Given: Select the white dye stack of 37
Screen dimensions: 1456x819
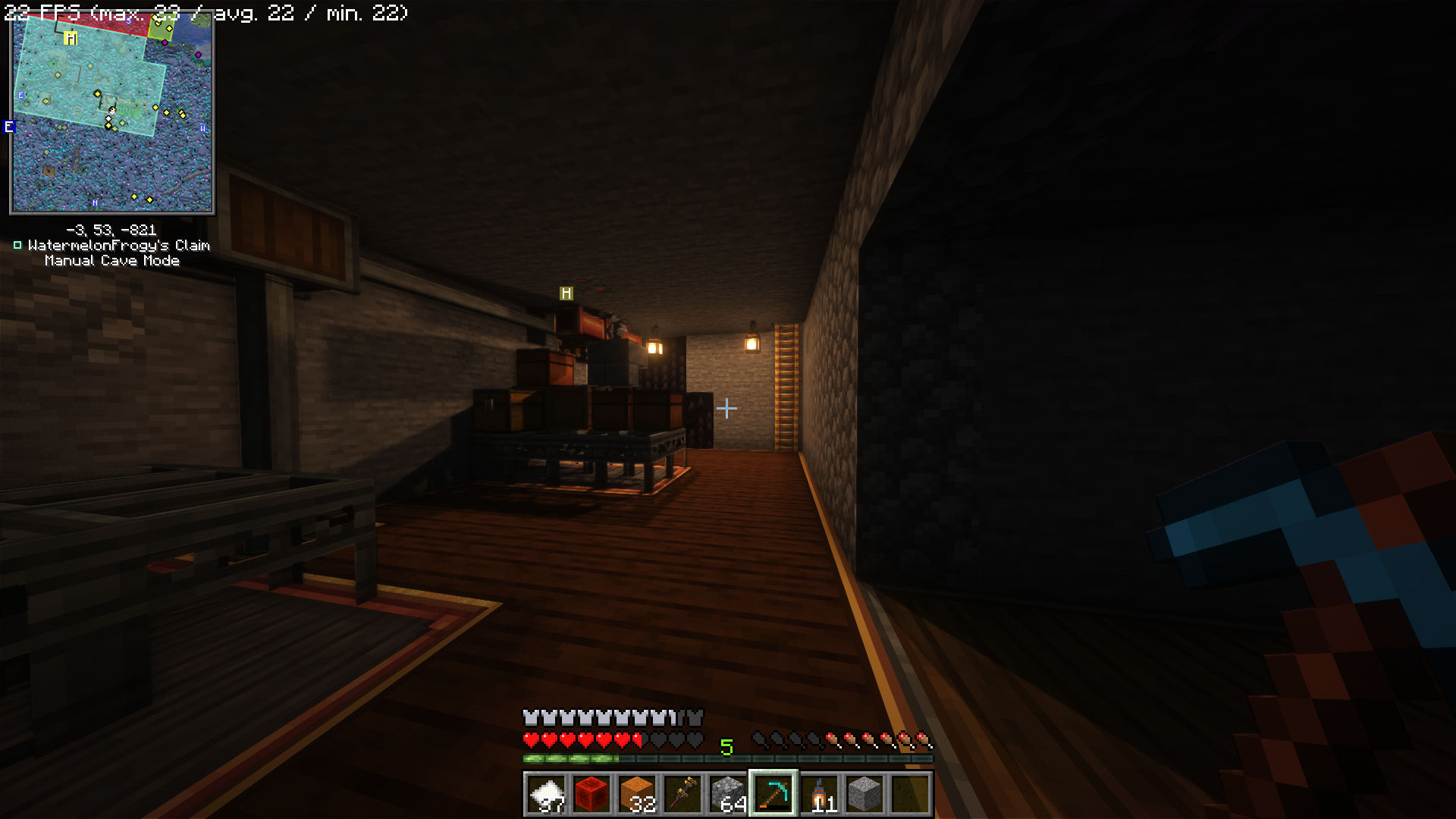Looking at the screenshot, I should [548, 793].
